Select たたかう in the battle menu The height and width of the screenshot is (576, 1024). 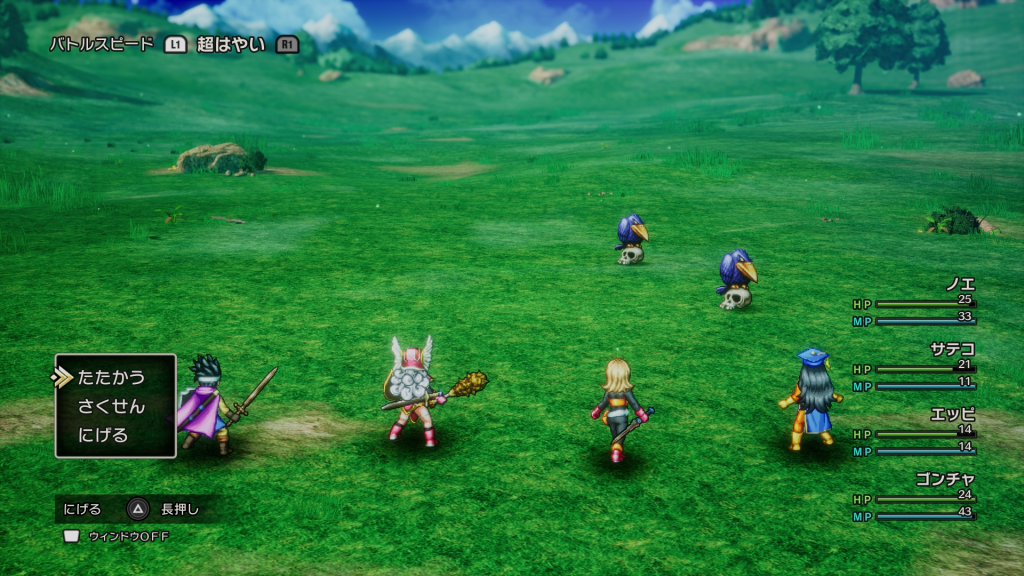[x=110, y=377]
